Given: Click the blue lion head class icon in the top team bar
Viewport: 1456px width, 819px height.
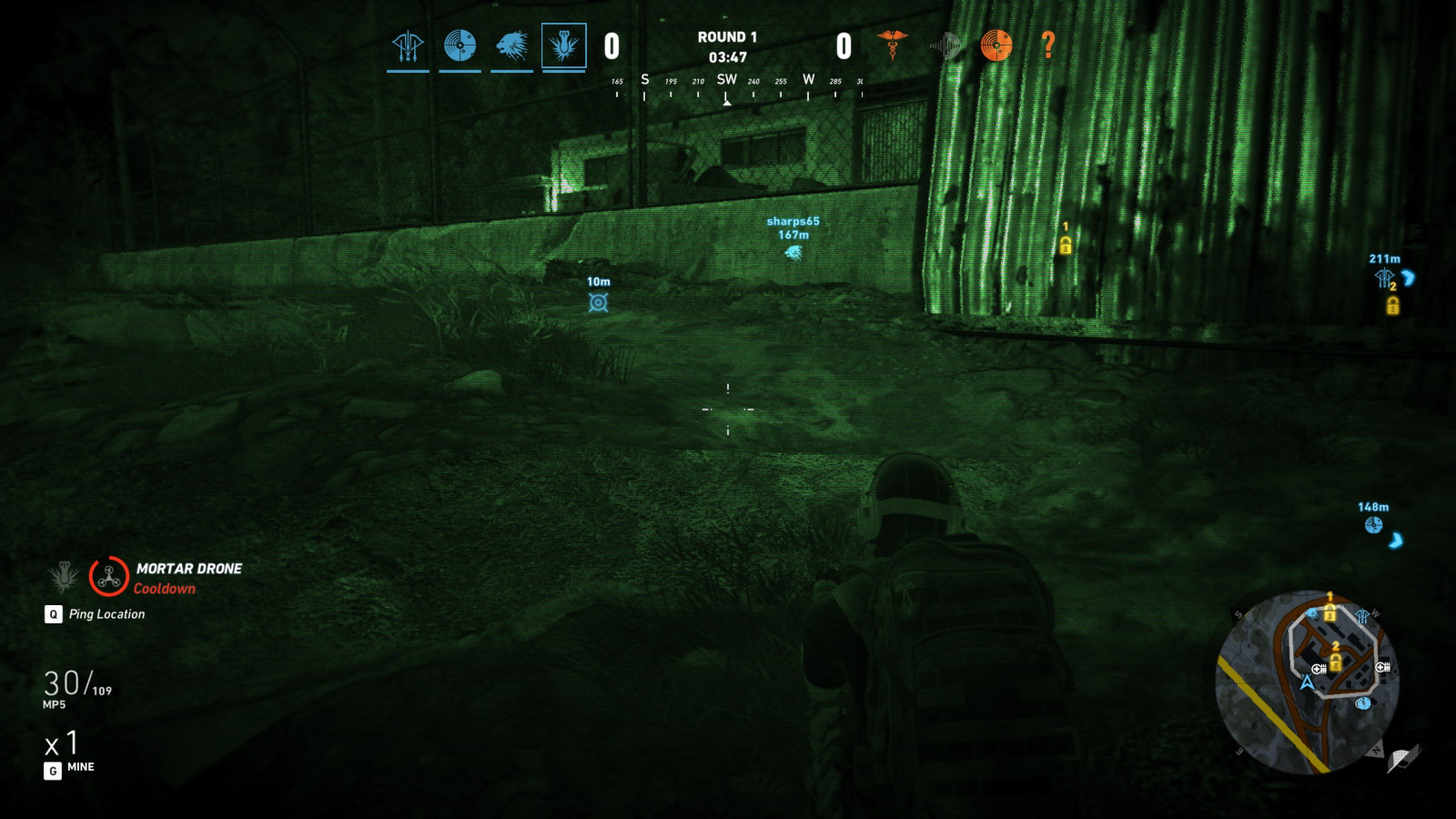Looking at the screenshot, I should (512, 45).
